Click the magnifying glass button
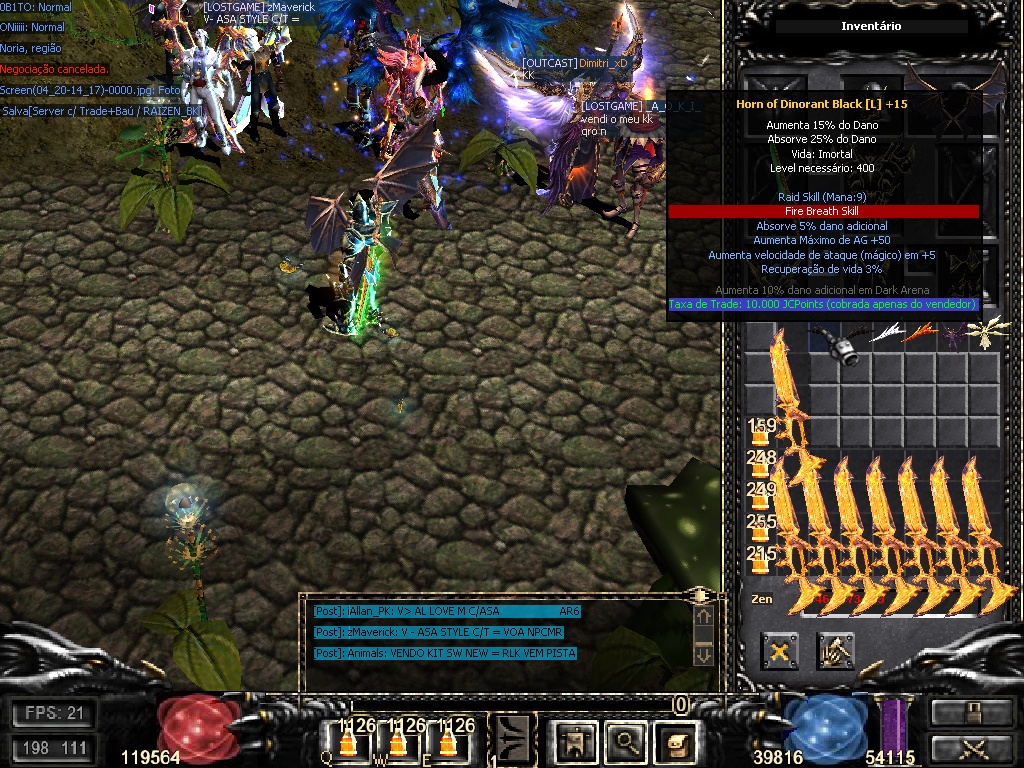 (627, 741)
